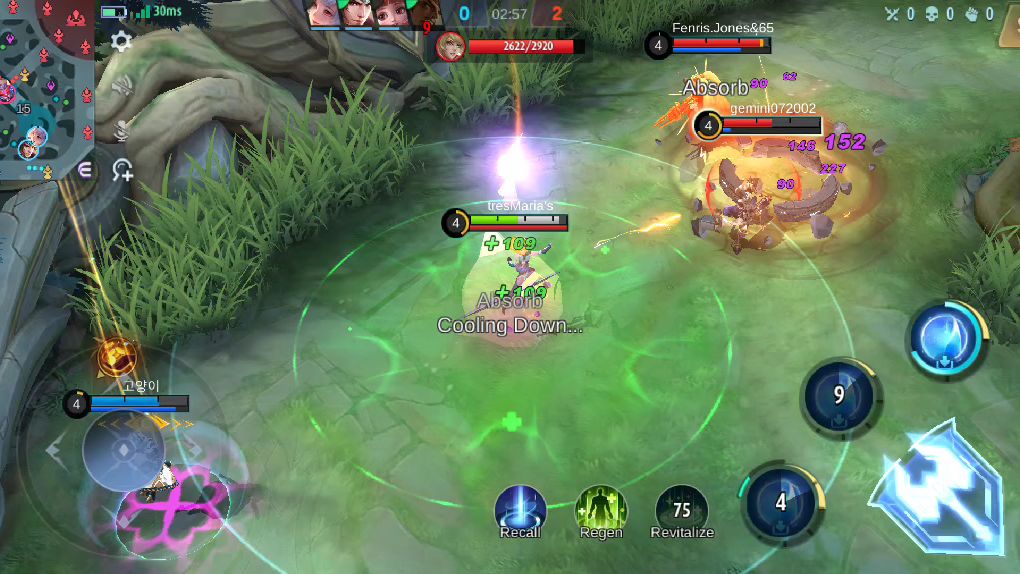Select the enemy portrait with 2622/2920 health
This screenshot has width=1020, height=574.
pos(451,46)
